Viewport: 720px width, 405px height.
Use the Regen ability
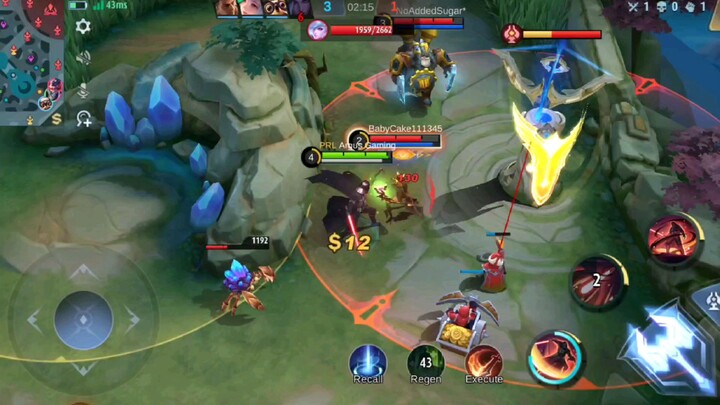coord(426,362)
